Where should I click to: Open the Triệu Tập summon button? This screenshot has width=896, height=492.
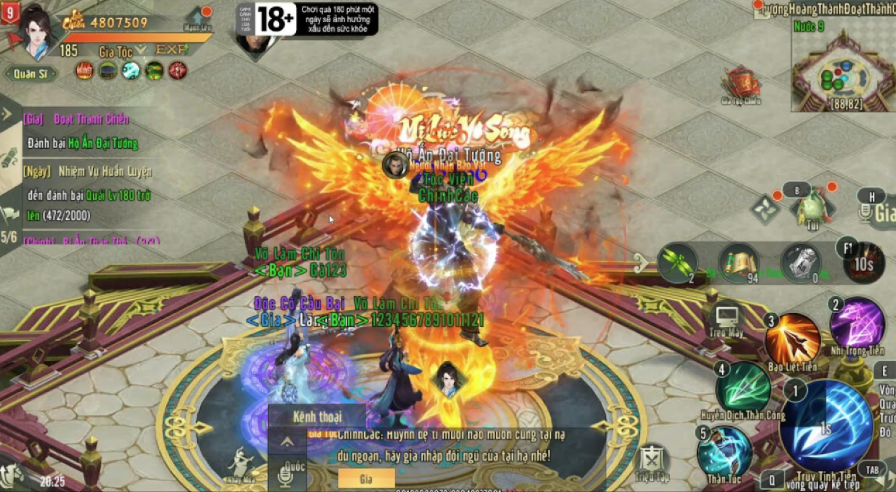pos(652,462)
